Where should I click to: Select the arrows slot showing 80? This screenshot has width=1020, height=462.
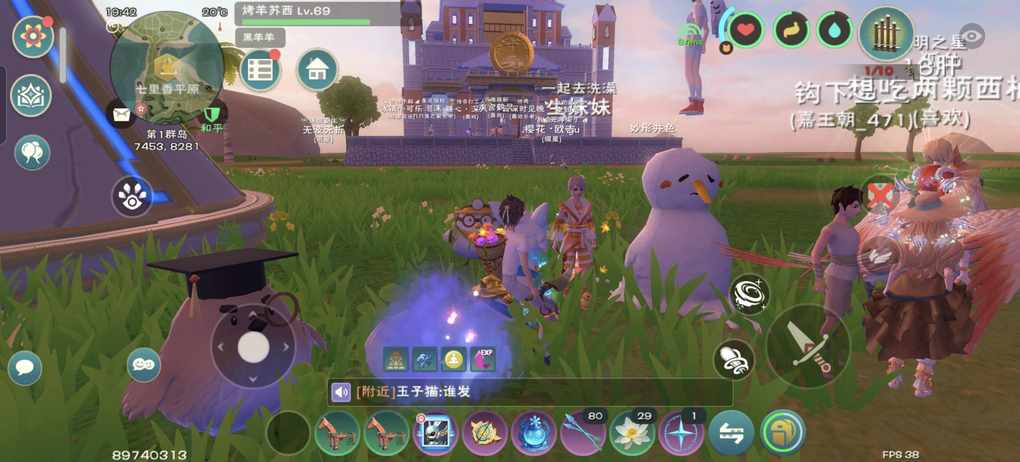583,434
